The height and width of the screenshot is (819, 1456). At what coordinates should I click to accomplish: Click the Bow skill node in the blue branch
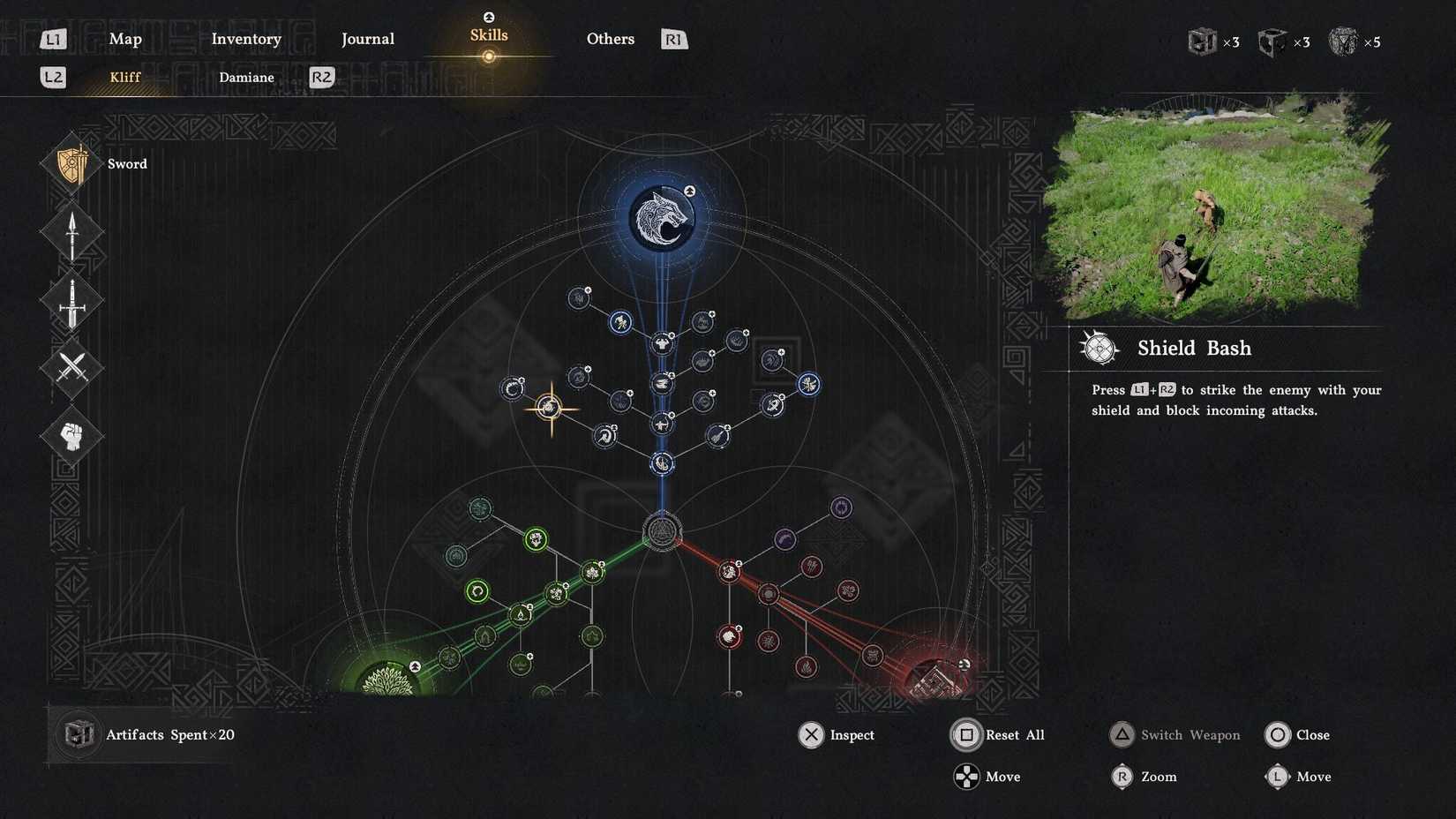click(661, 424)
